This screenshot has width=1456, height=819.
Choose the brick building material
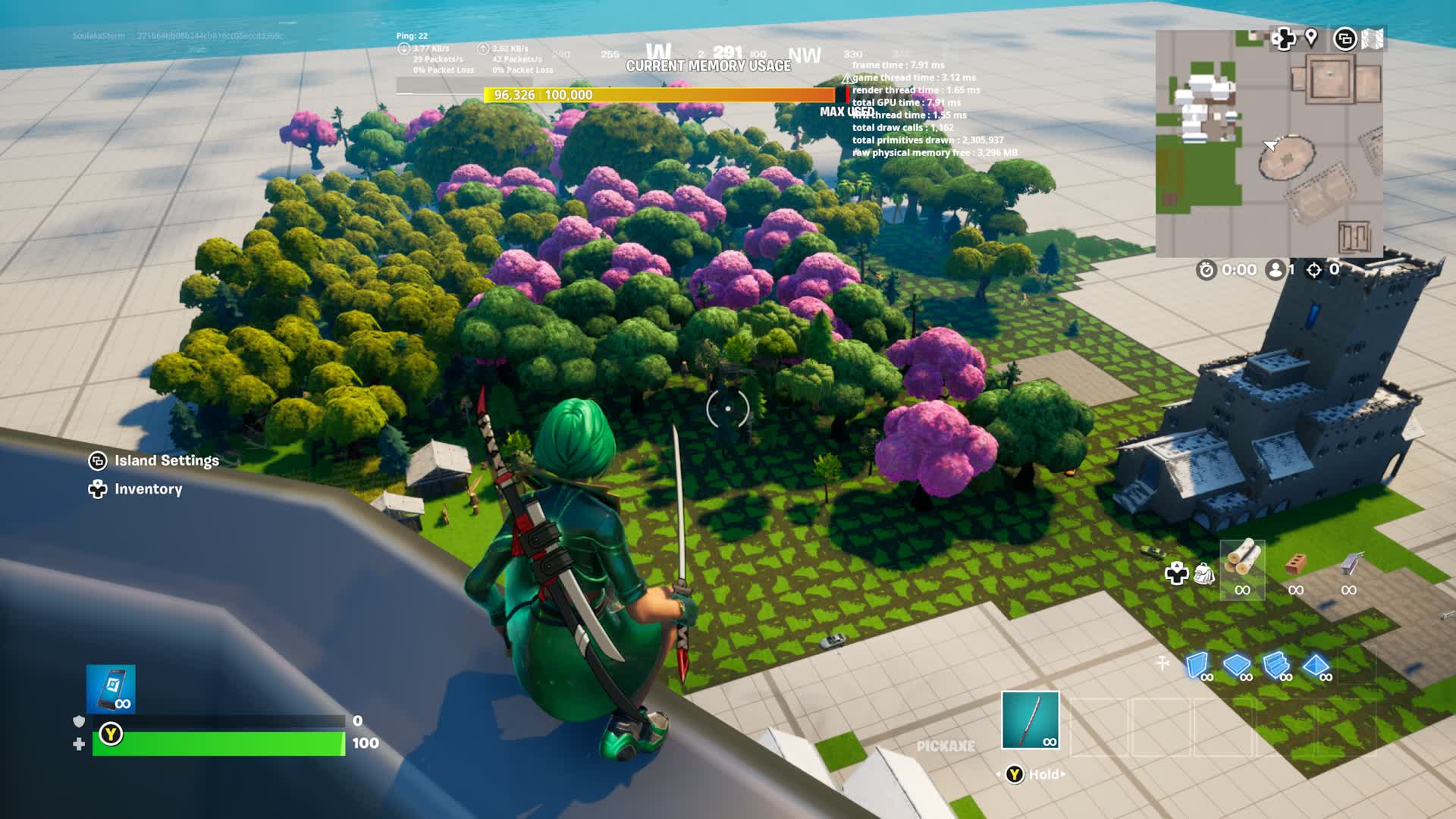click(1295, 564)
